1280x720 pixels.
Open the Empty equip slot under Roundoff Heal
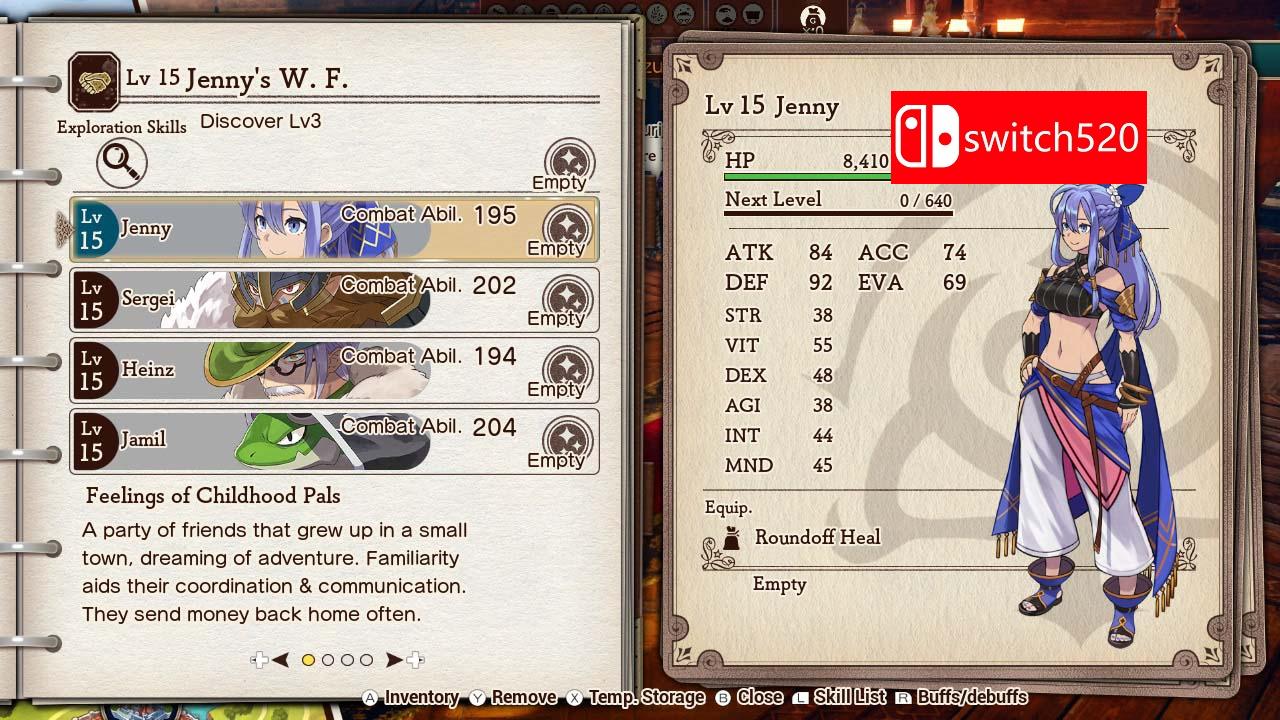tap(780, 583)
